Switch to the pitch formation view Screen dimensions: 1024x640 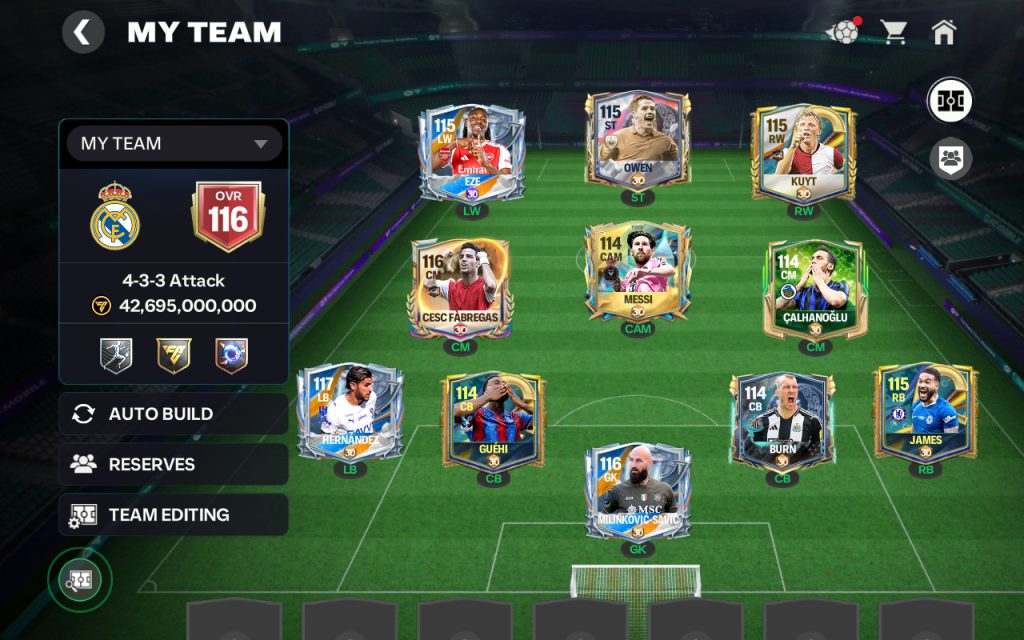click(x=949, y=100)
